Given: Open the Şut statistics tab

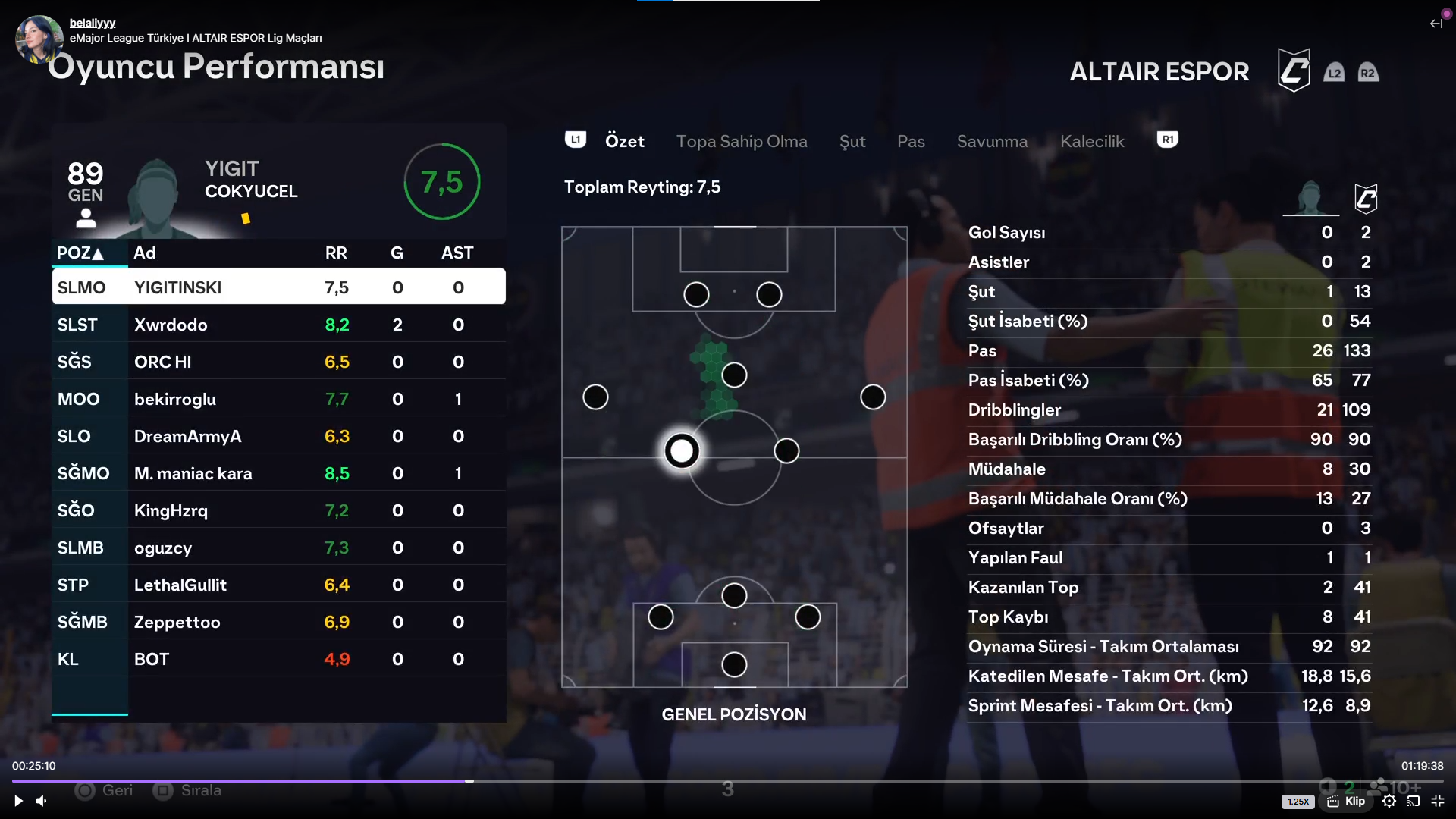Looking at the screenshot, I should click(x=852, y=141).
